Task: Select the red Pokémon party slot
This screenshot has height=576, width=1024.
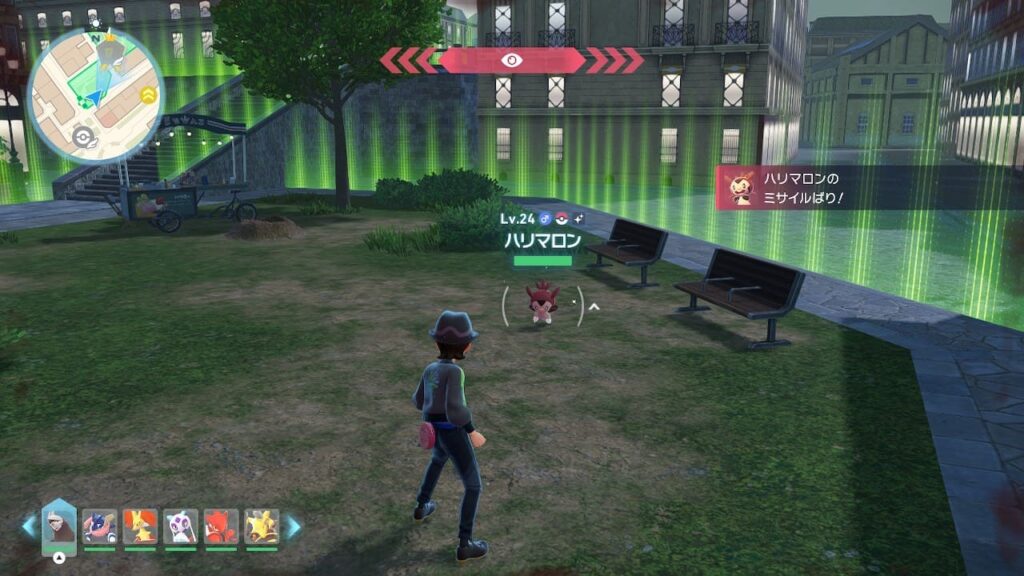Action: click(221, 526)
